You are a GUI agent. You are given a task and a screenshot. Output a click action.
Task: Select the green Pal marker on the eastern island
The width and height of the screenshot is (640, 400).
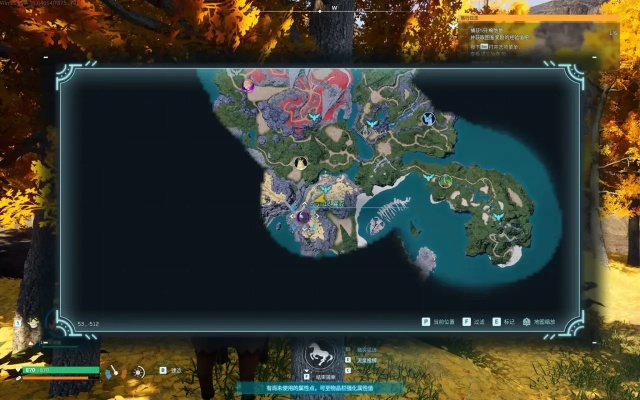[x=446, y=180]
